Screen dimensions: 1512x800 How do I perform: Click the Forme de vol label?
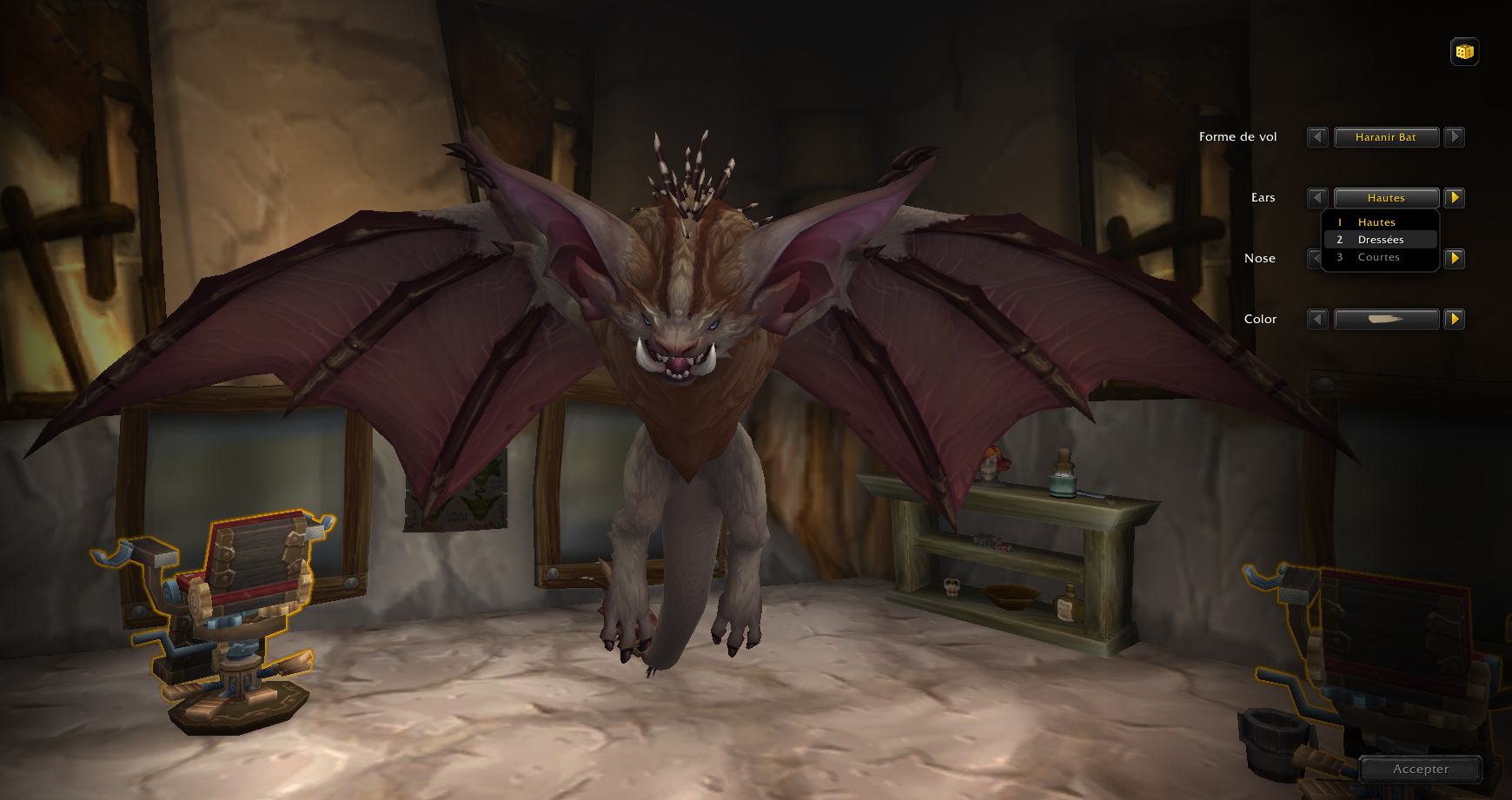point(1237,136)
